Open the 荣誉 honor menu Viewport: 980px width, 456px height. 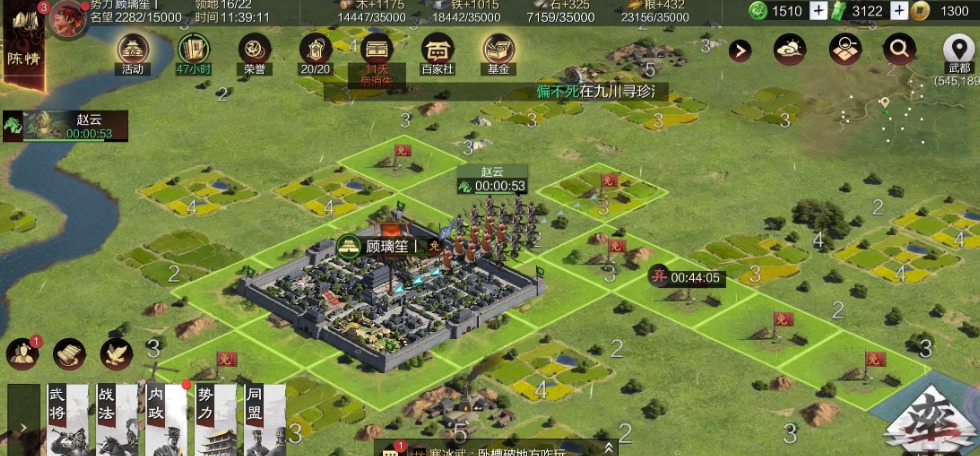point(254,50)
